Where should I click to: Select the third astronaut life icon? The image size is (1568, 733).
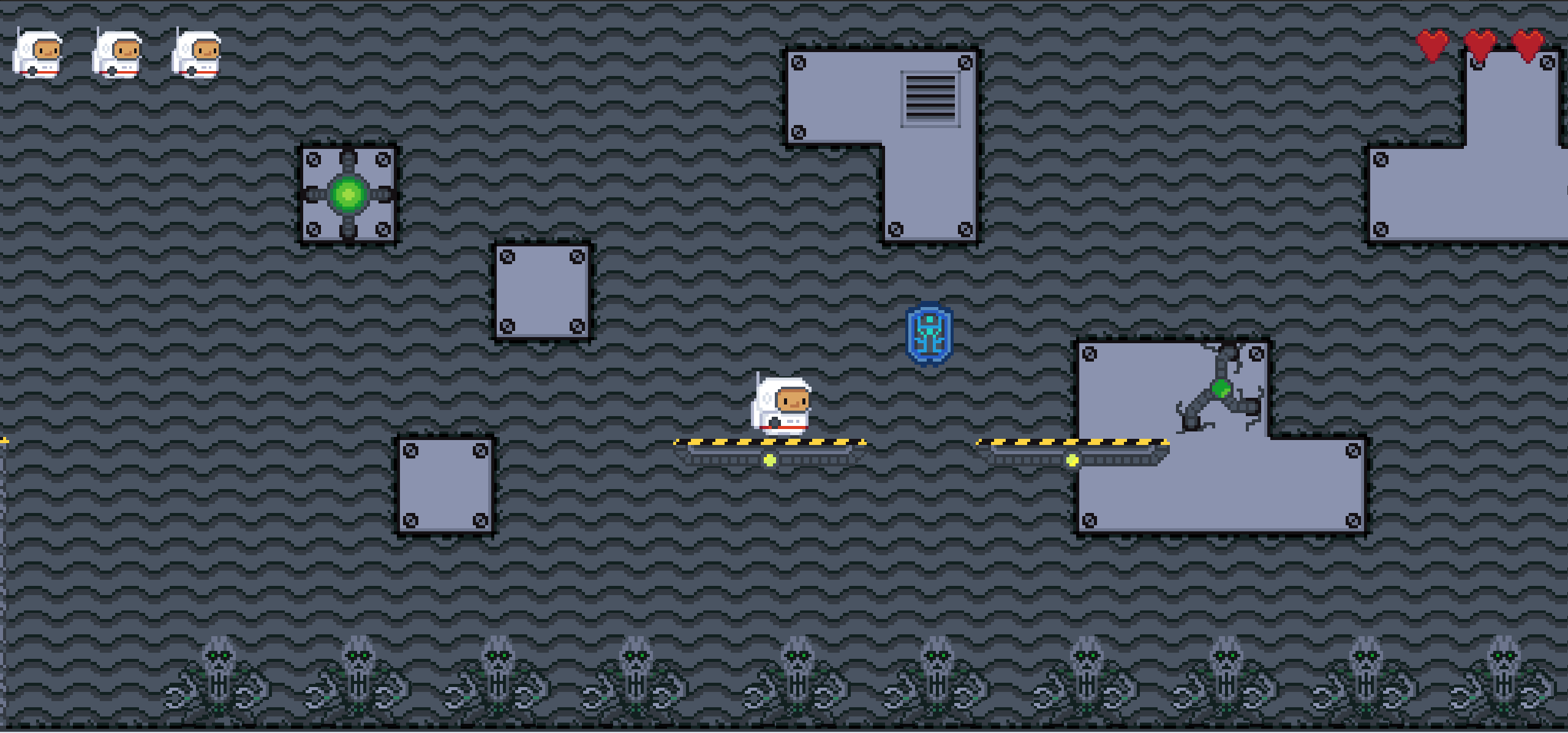[x=196, y=55]
